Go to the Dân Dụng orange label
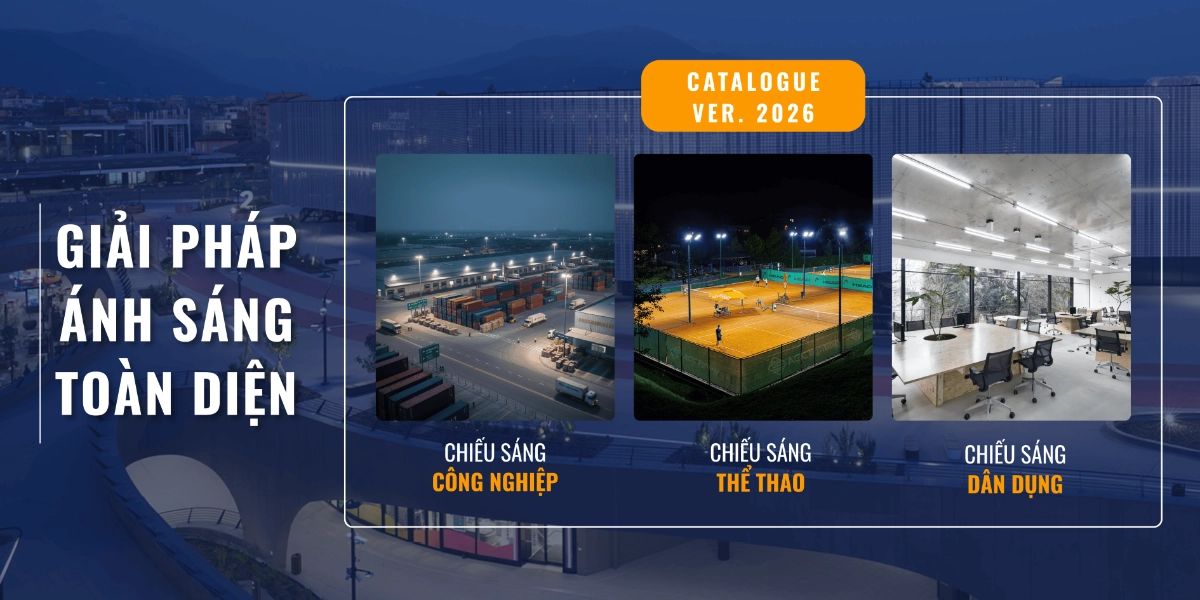Image resolution: width=1200 pixels, height=600 pixels. pyautogui.click(x=1015, y=485)
